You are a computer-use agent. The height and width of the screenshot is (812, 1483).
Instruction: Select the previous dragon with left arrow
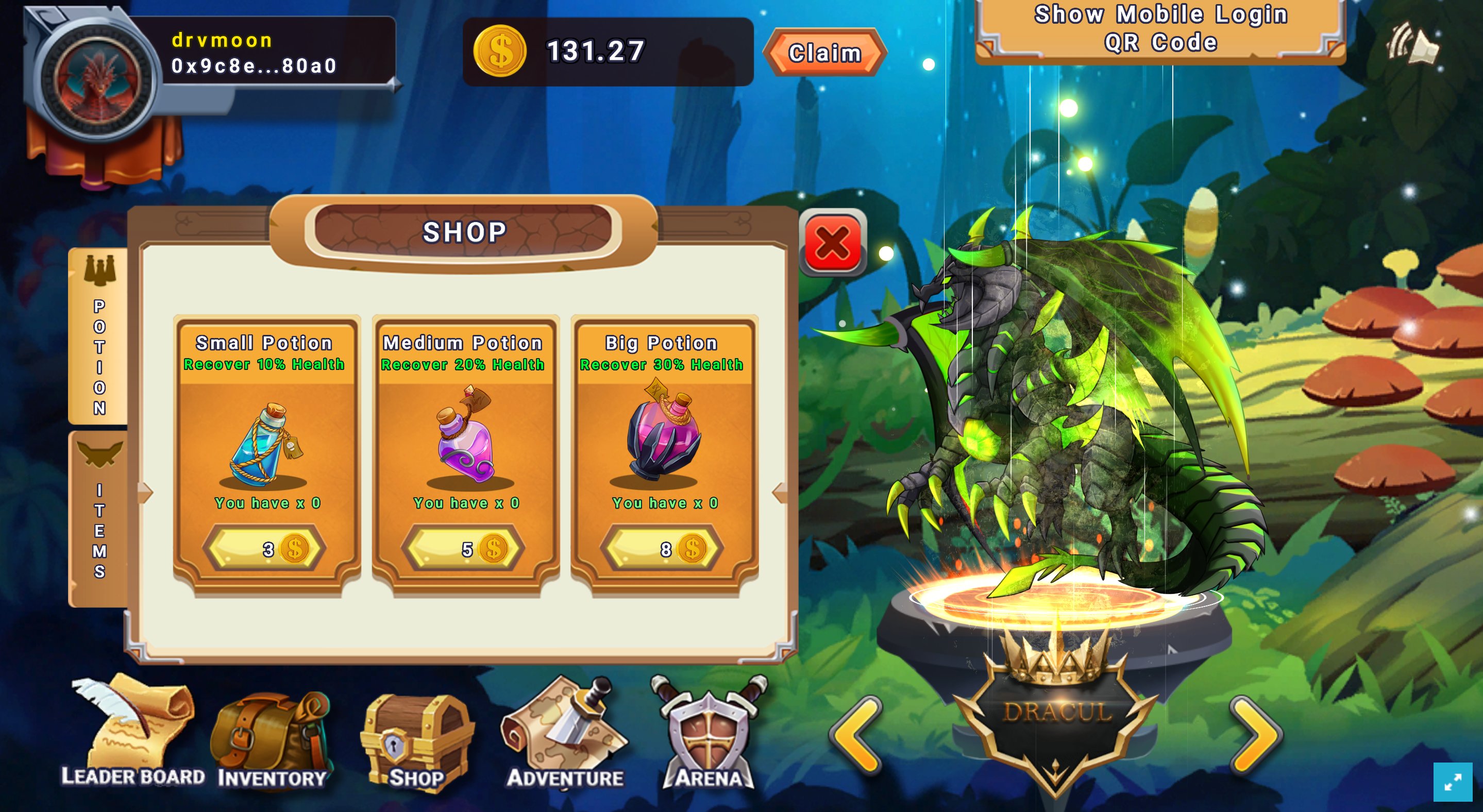(856, 734)
